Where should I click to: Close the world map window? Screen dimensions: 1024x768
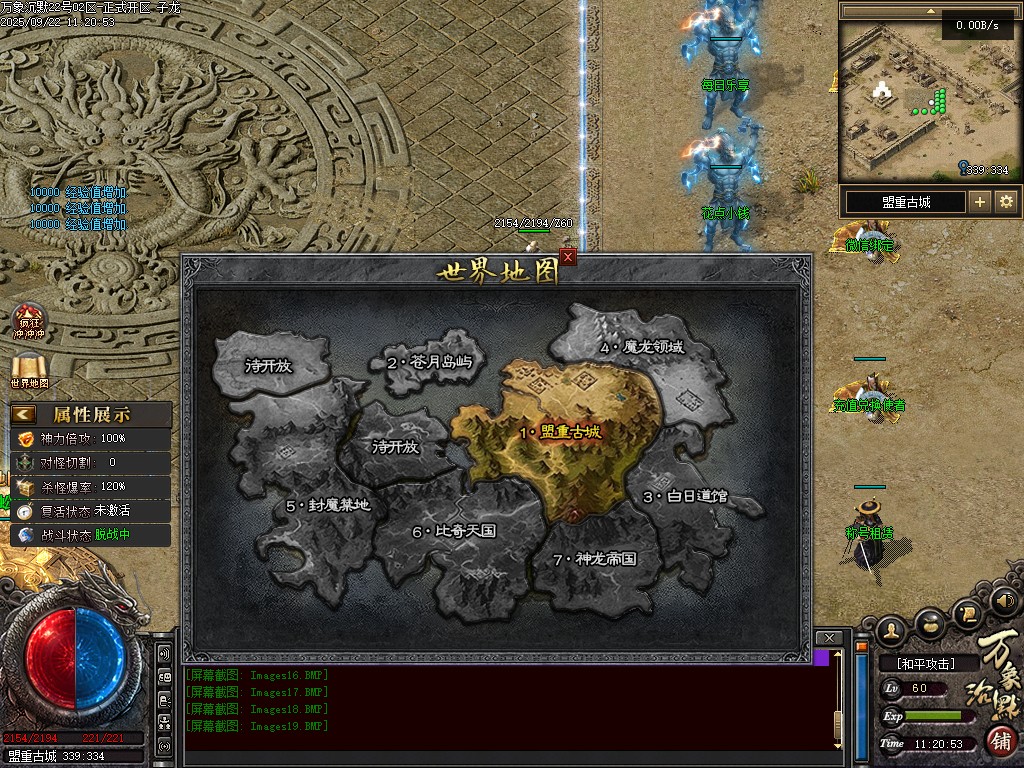[x=568, y=257]
